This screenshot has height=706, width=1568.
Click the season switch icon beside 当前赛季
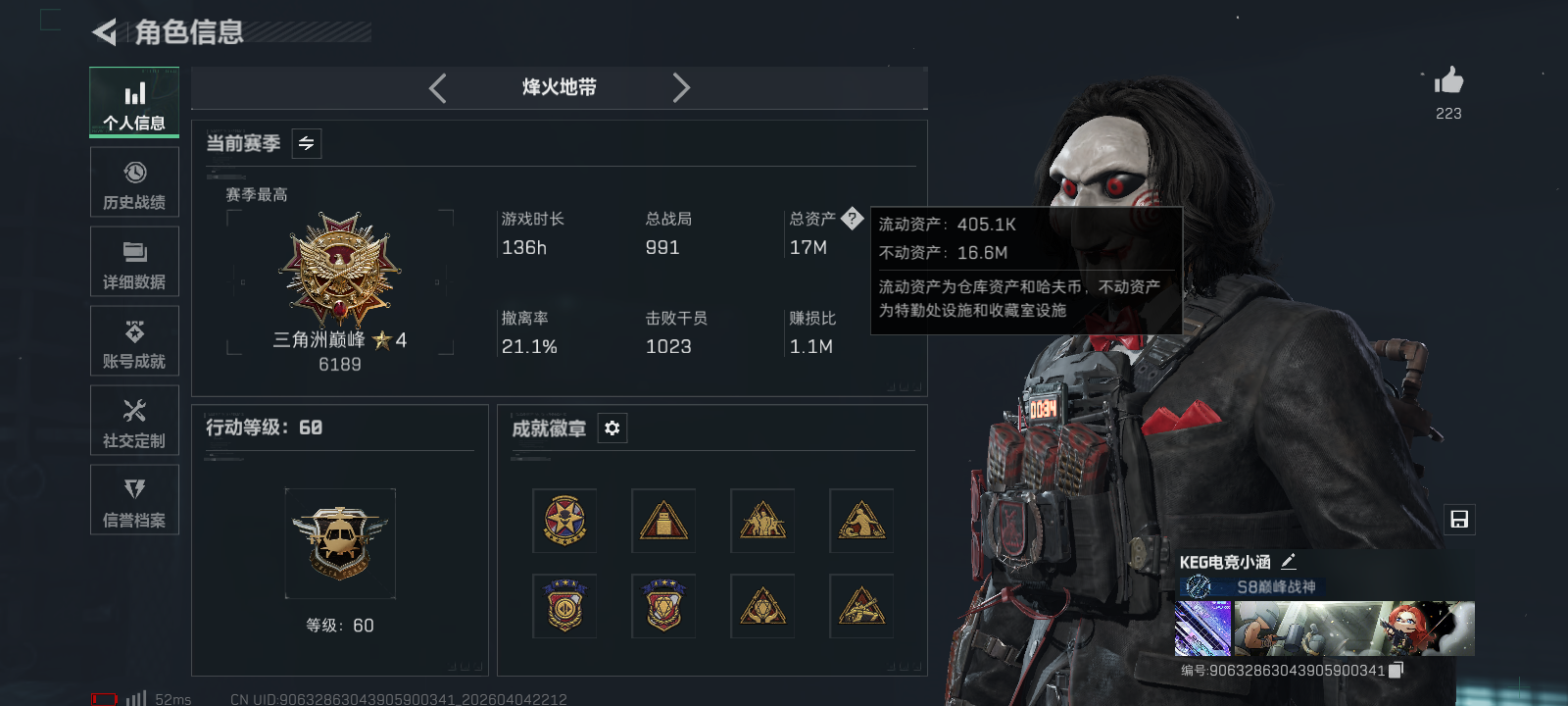[305, 143]
